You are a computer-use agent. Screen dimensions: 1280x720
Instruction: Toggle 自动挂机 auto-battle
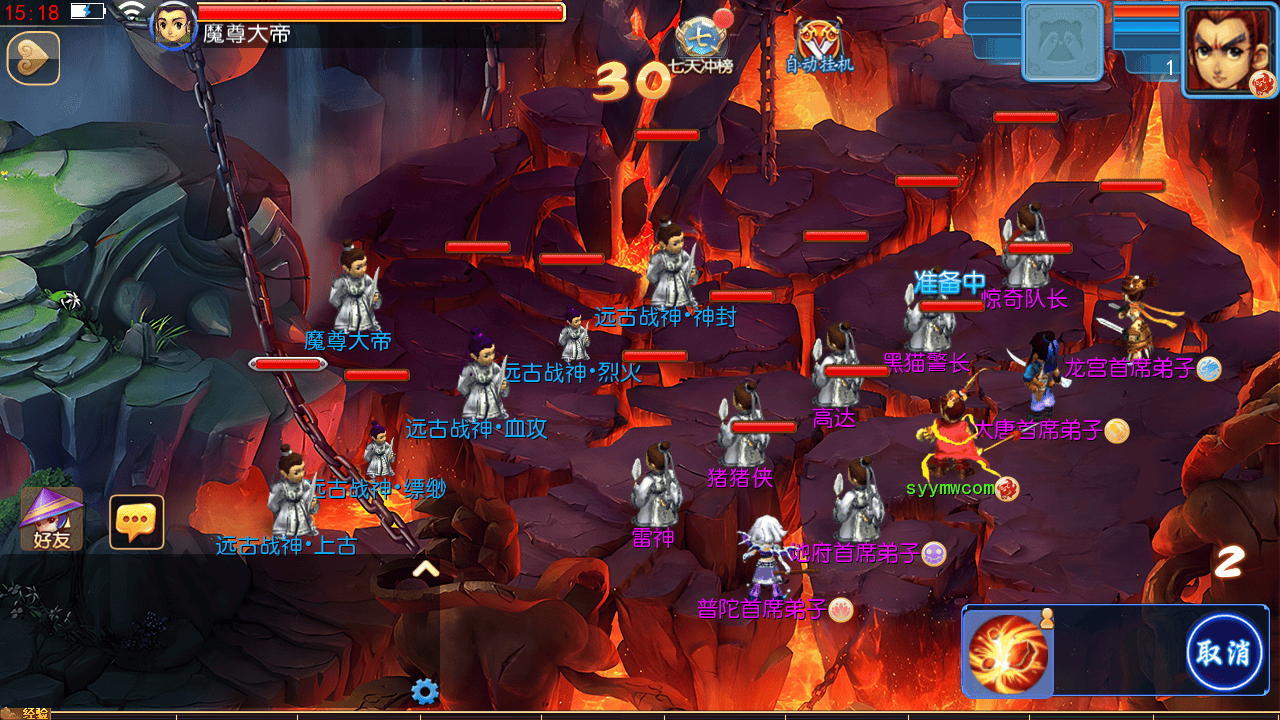pyautogui.click(x=819, y=46)
